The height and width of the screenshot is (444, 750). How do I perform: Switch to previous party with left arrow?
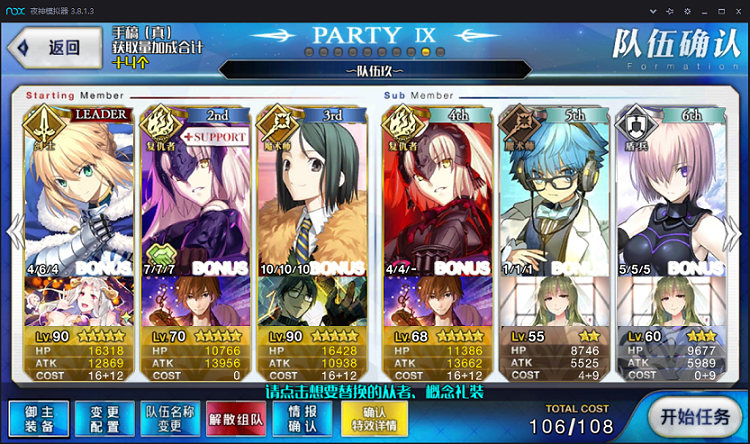coord(12,233)
